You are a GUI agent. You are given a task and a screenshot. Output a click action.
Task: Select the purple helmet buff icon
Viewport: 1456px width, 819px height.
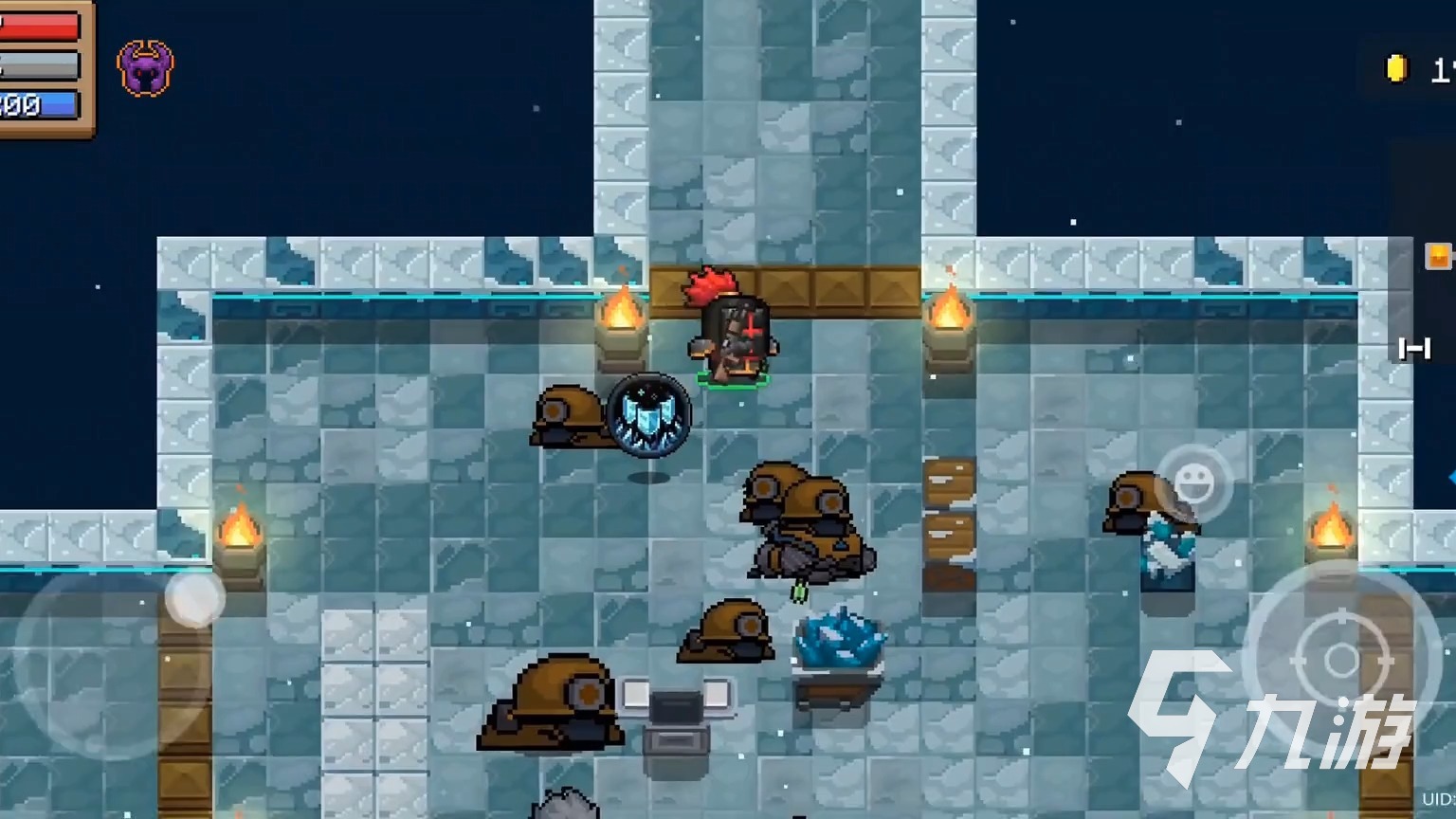(x=145, y=68)
